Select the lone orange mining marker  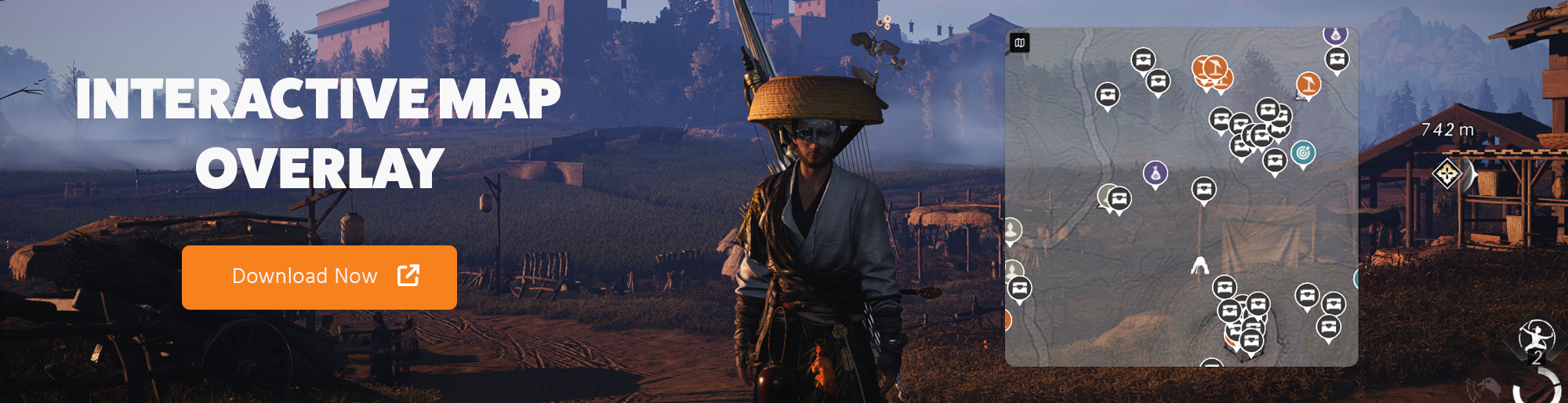point(1308,84)
